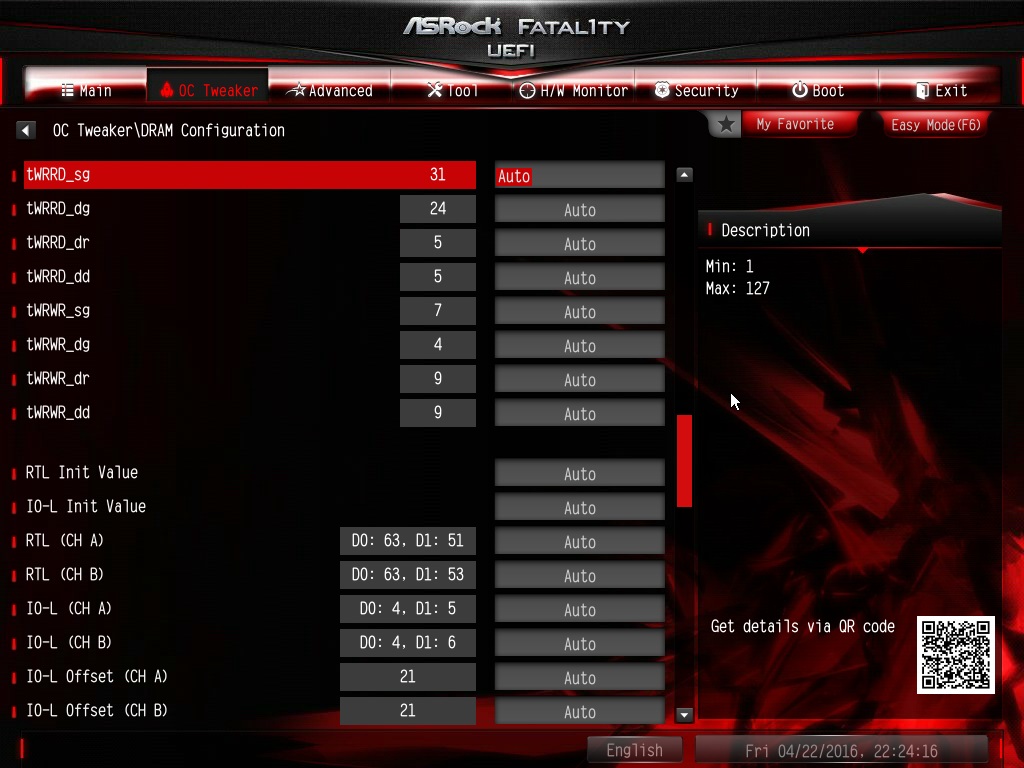This screenshot has width=1024, height=768.
Task: Select the IO-L Offset (CH B) row
Action: 97,711
